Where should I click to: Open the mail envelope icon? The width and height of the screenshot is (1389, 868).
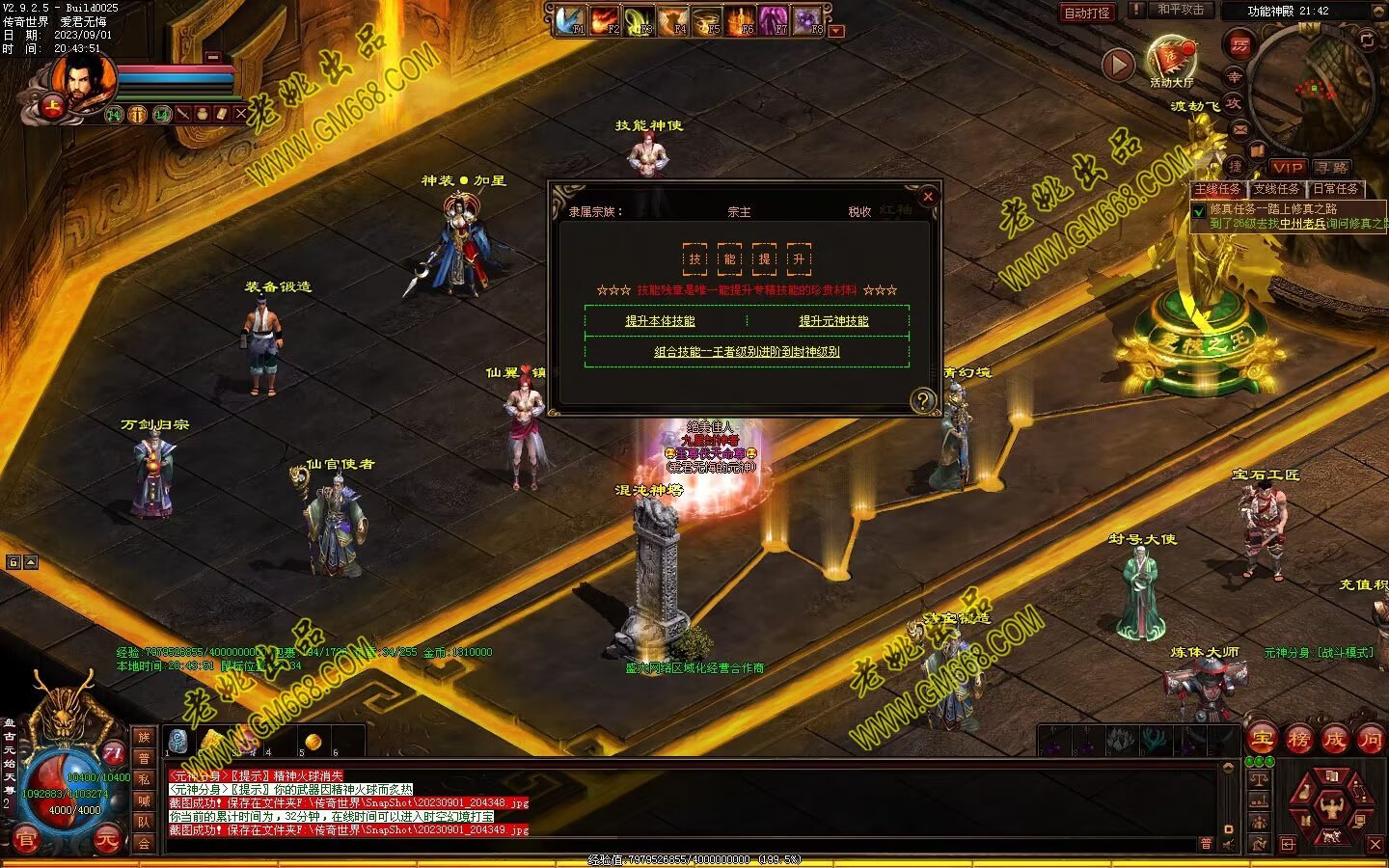1240,128
